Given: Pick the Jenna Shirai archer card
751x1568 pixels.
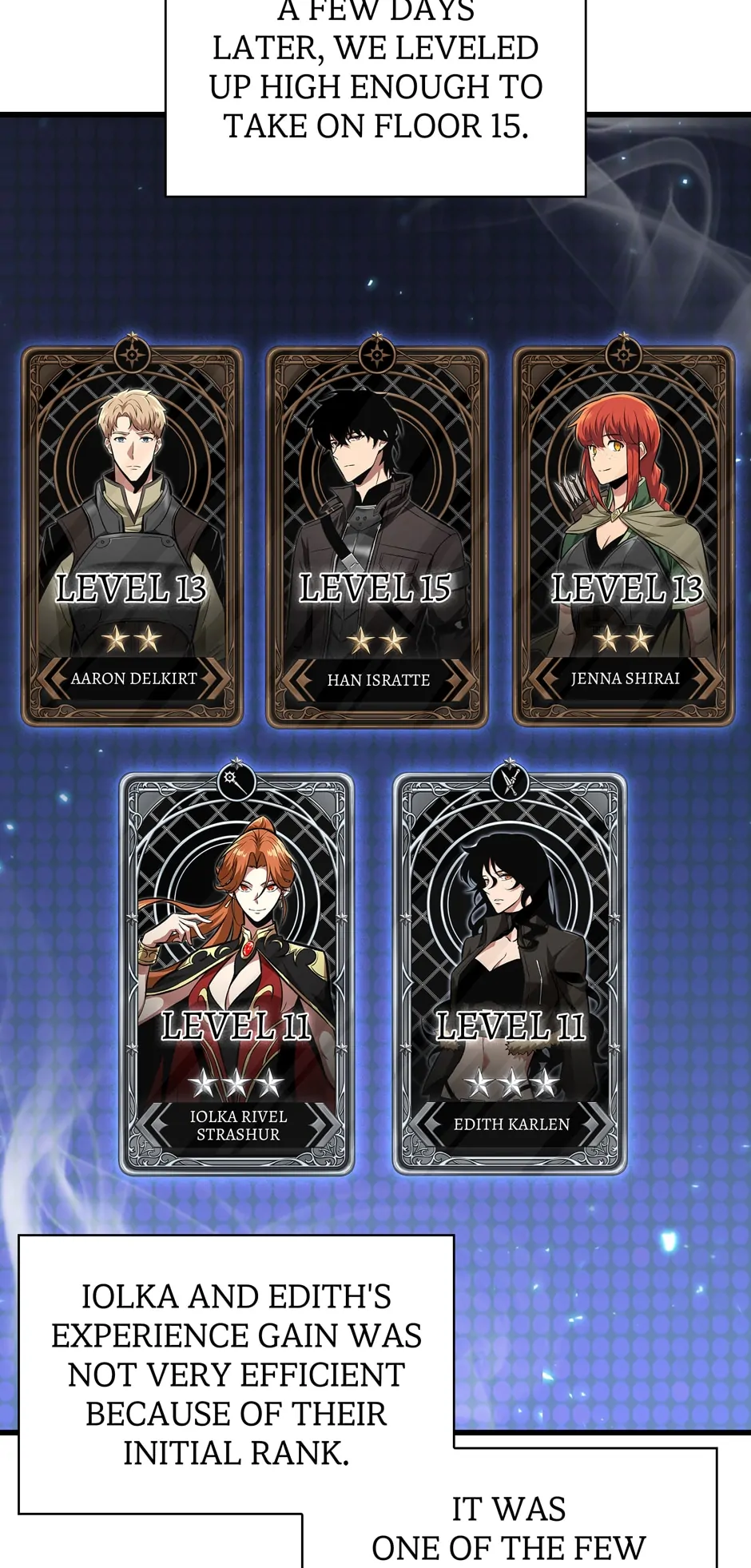Looking at the screenshot, I should pyautogui.click(x=623, y=535).
